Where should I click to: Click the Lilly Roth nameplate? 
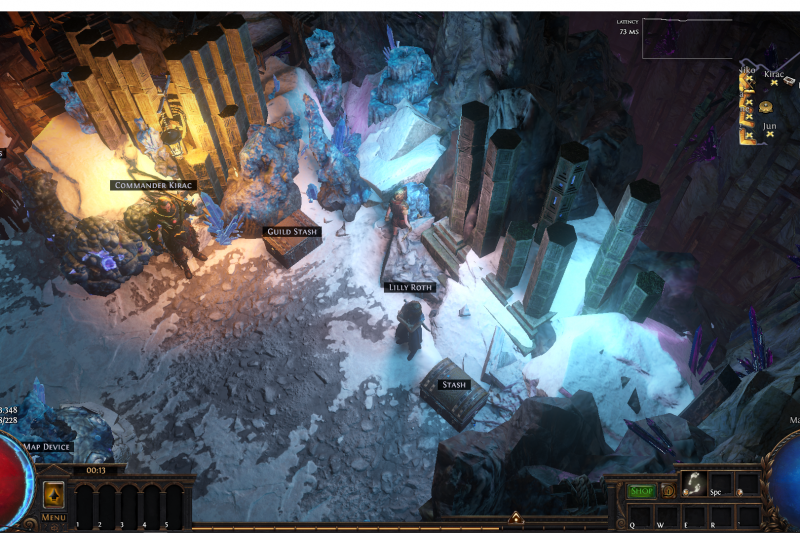coord(410,287)
